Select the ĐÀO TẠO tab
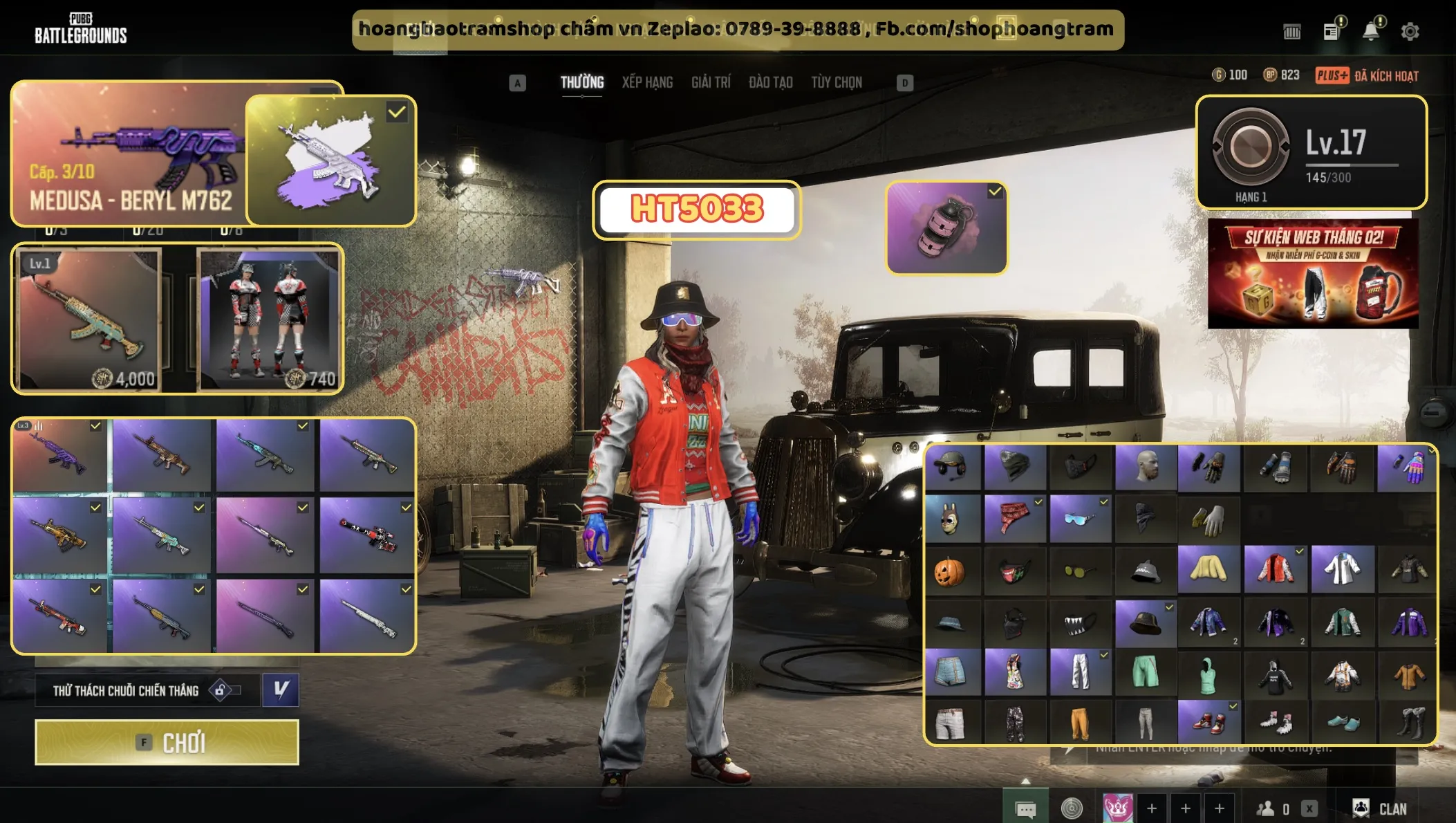The width and height of the screenshot is (1456, 823). point(770,82)
